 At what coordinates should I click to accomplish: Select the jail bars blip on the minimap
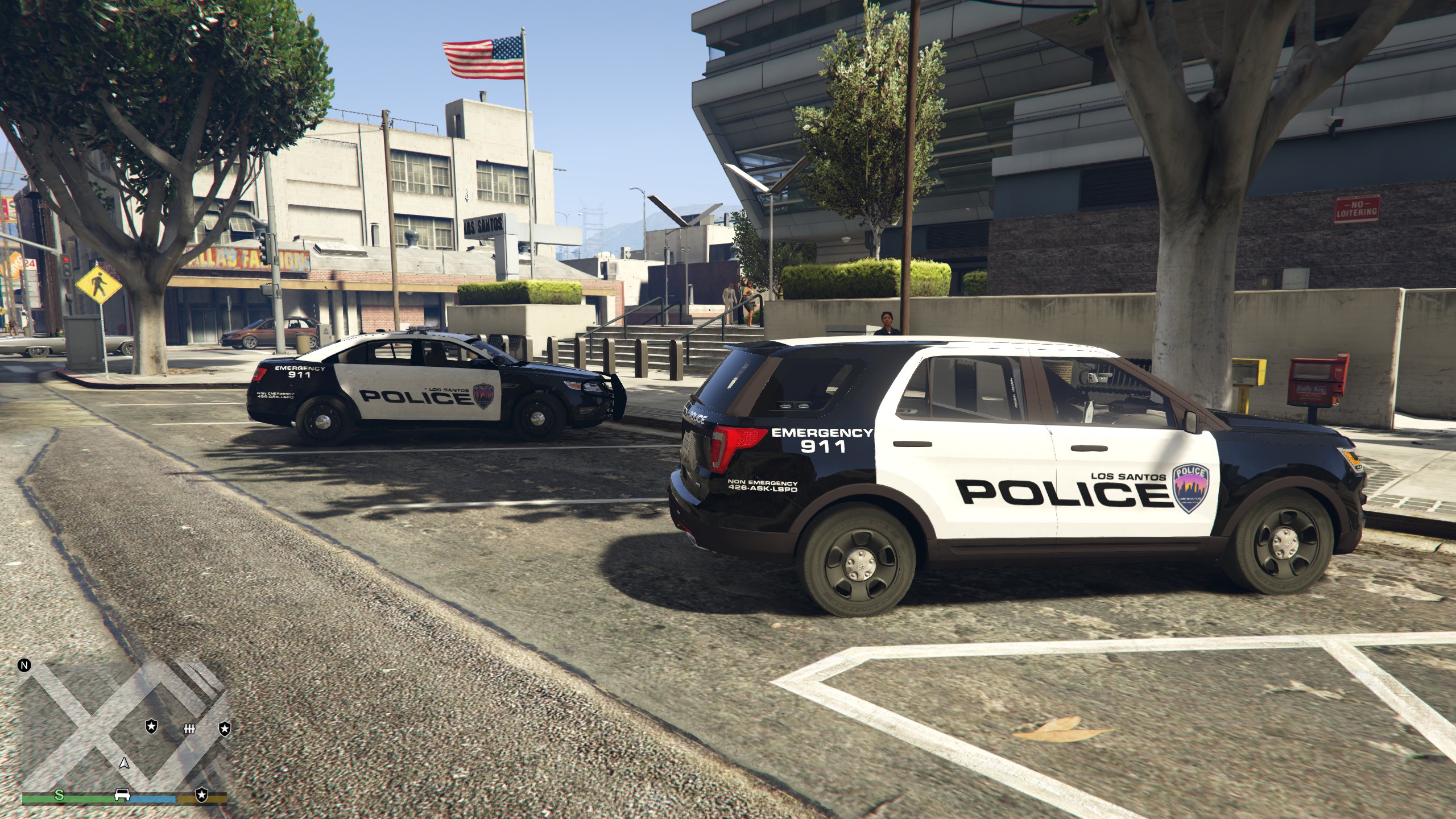click(x=189, y=729)
